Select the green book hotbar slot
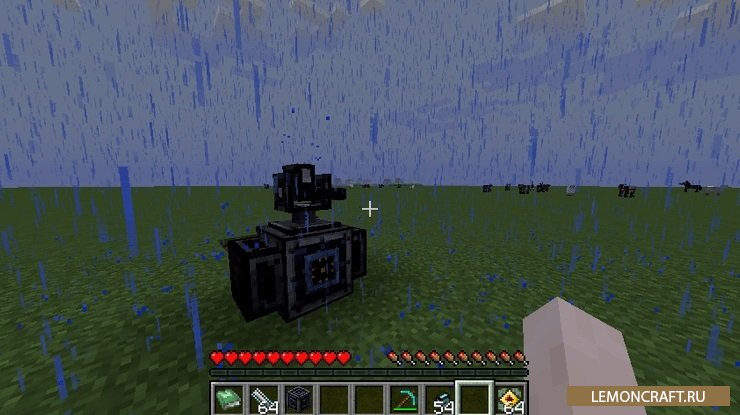This screenshot has width=740, height=415. pyautogui.click(x=227, y=397)
